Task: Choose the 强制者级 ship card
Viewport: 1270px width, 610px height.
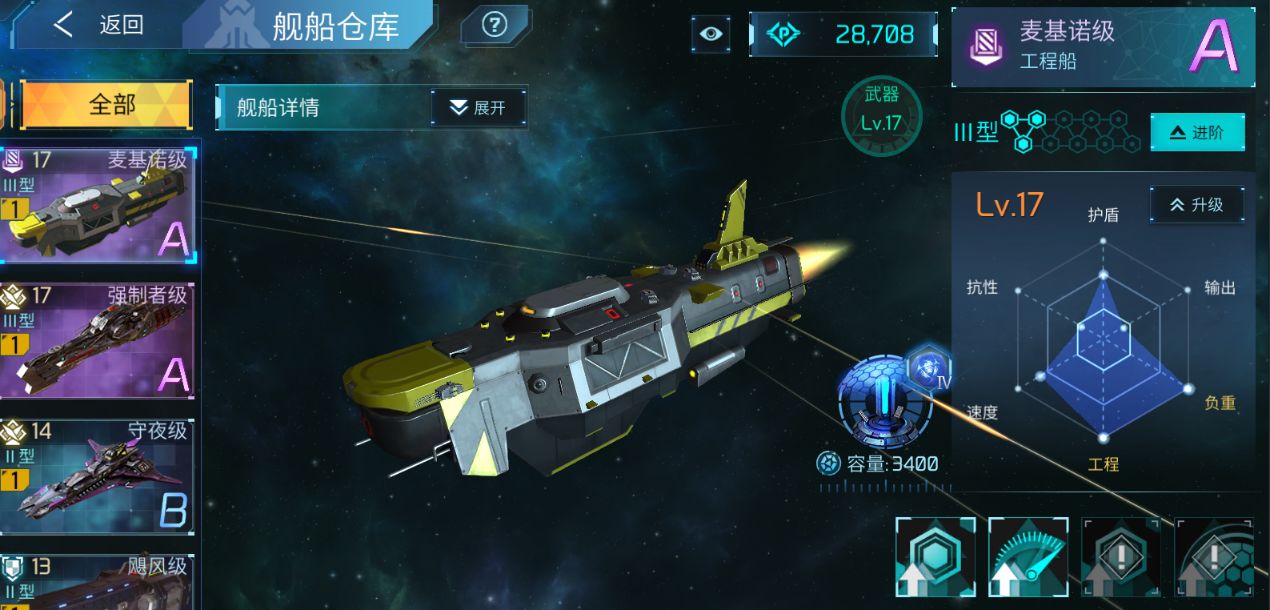Action: coord(98,342)
